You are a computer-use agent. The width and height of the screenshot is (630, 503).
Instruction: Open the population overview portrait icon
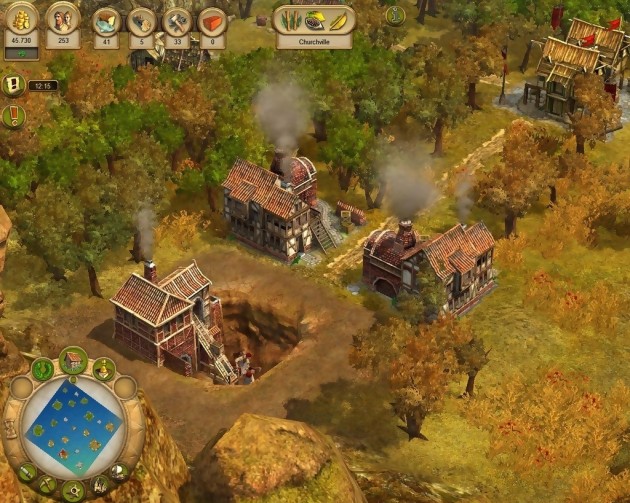click(64, 18)
